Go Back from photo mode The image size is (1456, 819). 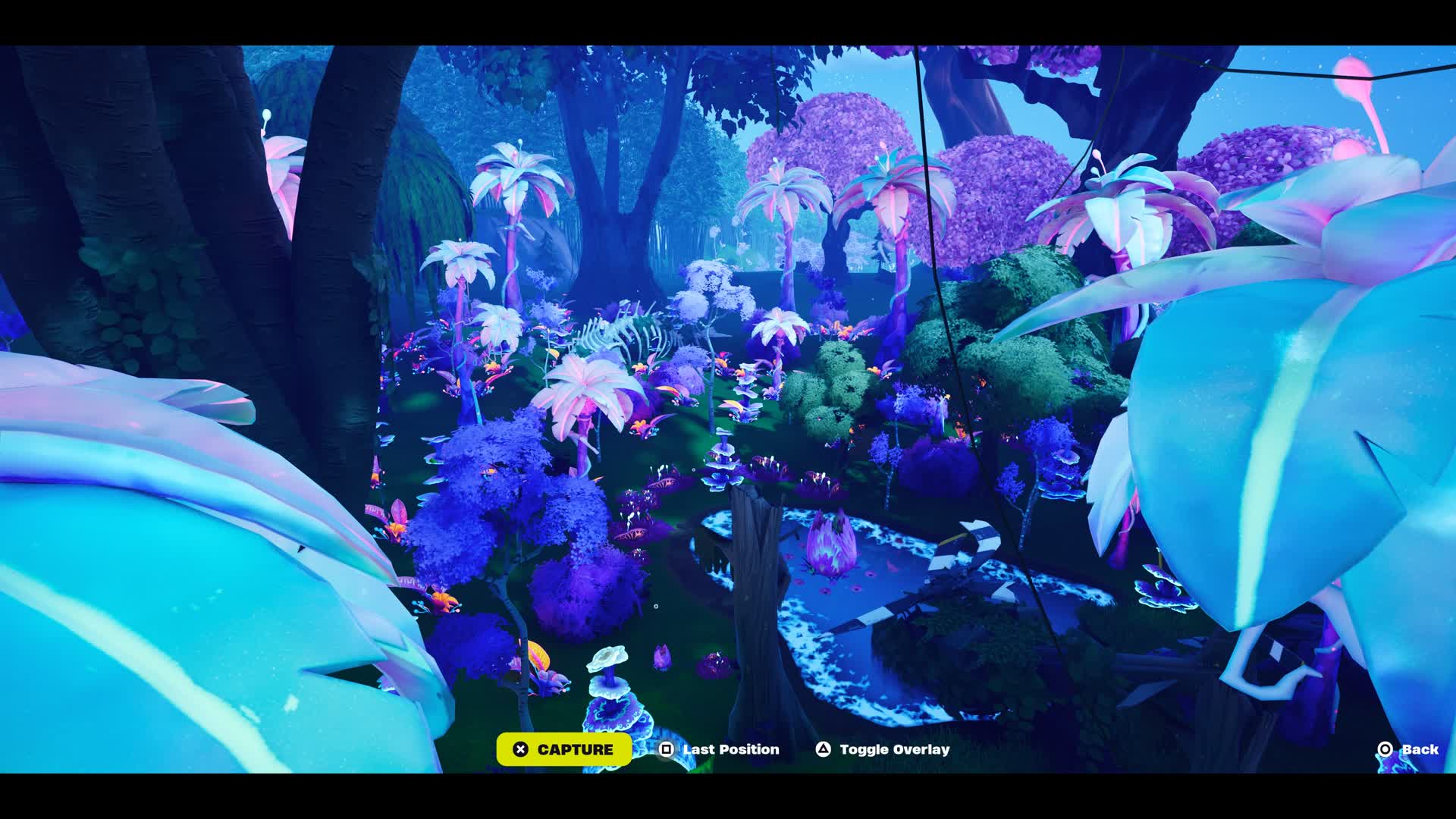[1408, 749]
